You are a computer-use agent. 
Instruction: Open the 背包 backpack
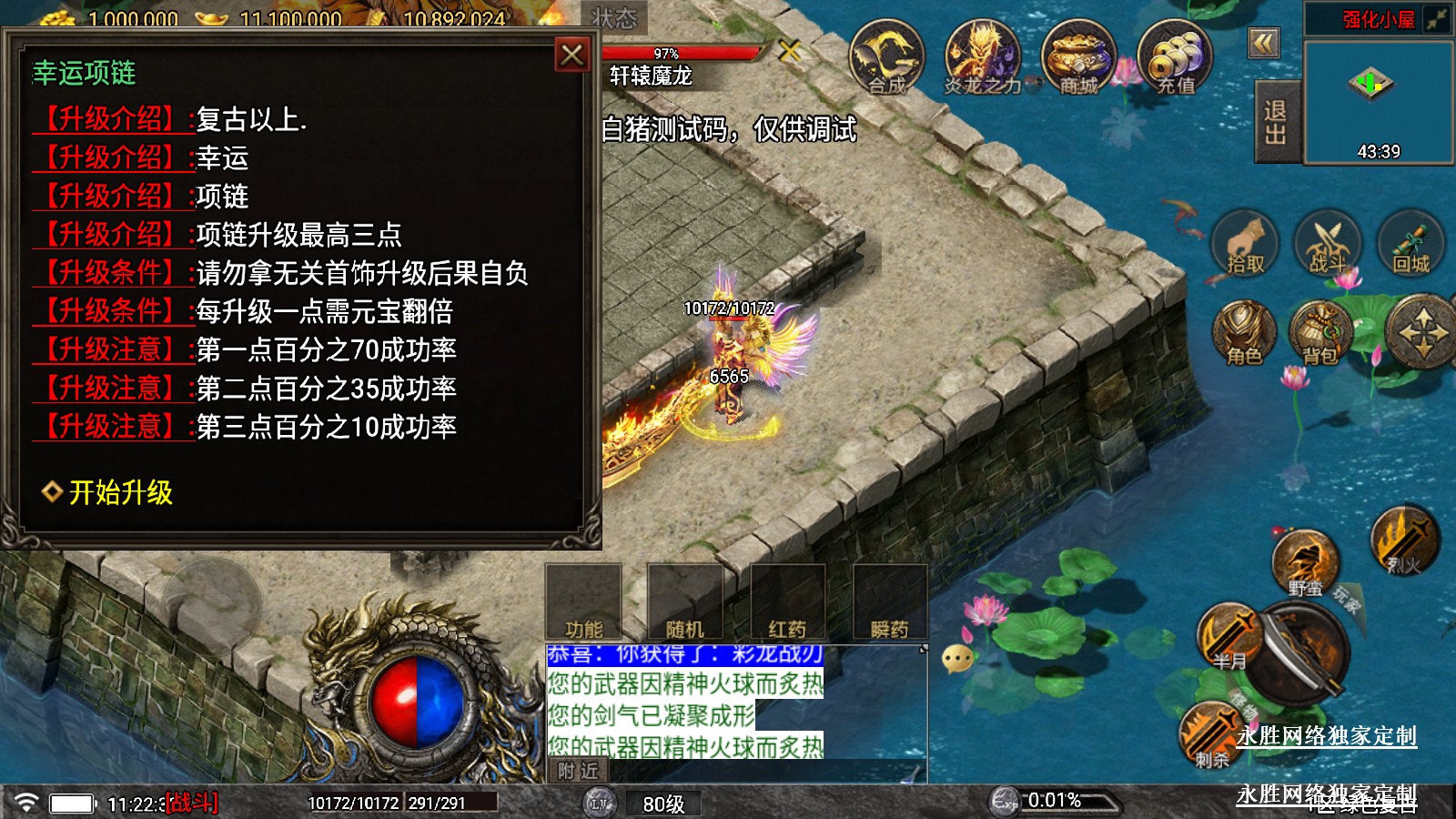[x=1320, y=333]
